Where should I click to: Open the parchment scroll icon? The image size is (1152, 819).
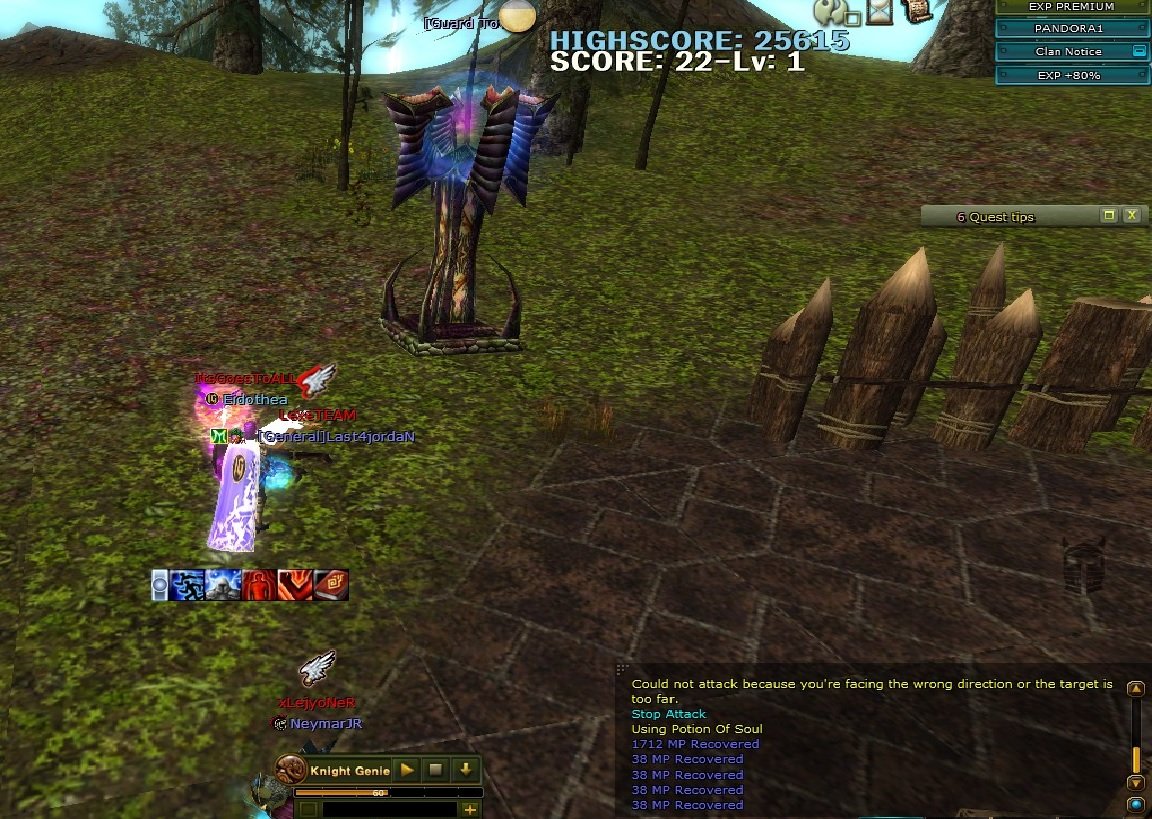916,10
